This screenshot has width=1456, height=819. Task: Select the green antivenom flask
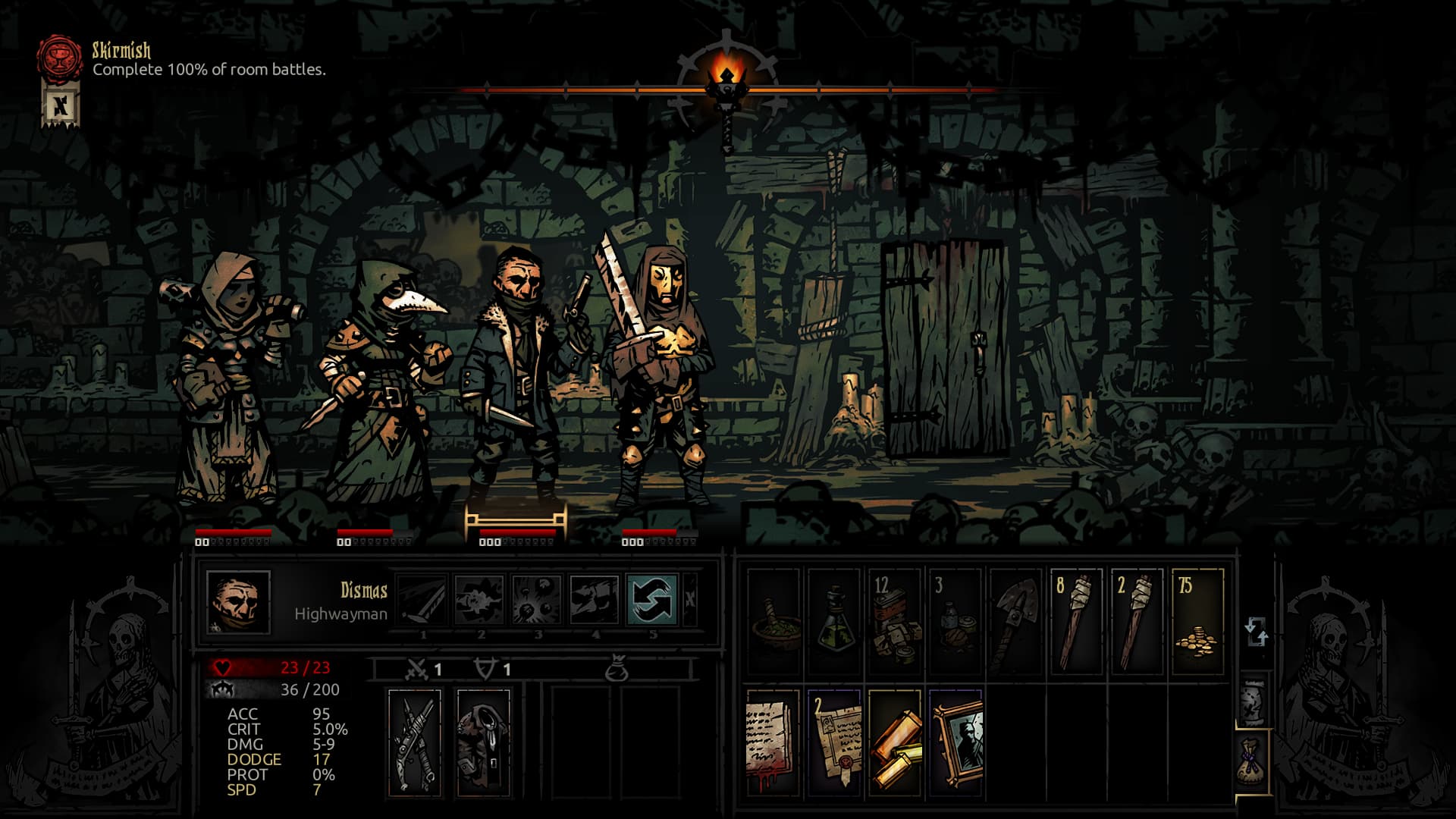coord(834,622)
